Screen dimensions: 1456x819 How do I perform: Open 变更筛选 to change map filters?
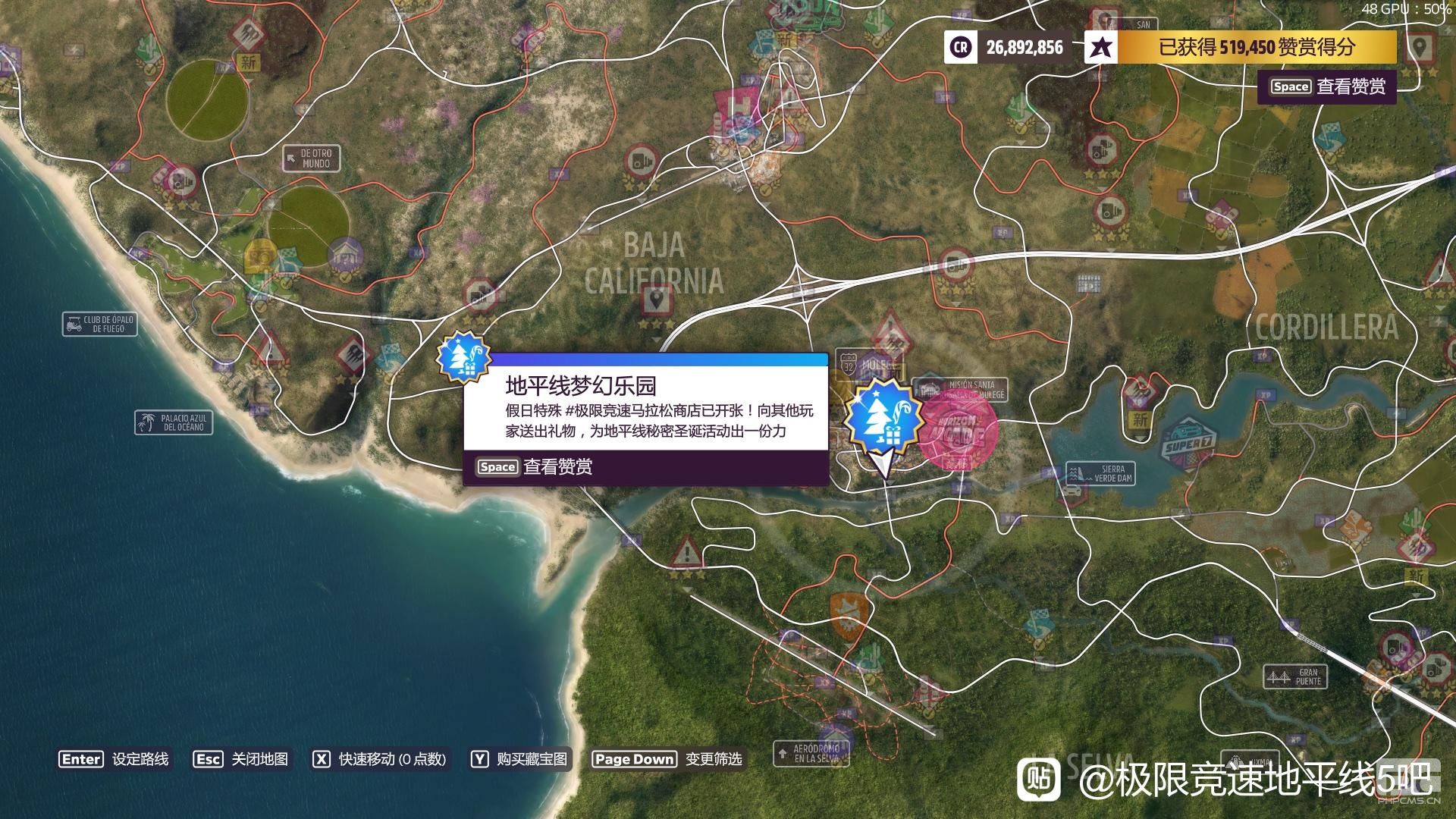point(714,759)
